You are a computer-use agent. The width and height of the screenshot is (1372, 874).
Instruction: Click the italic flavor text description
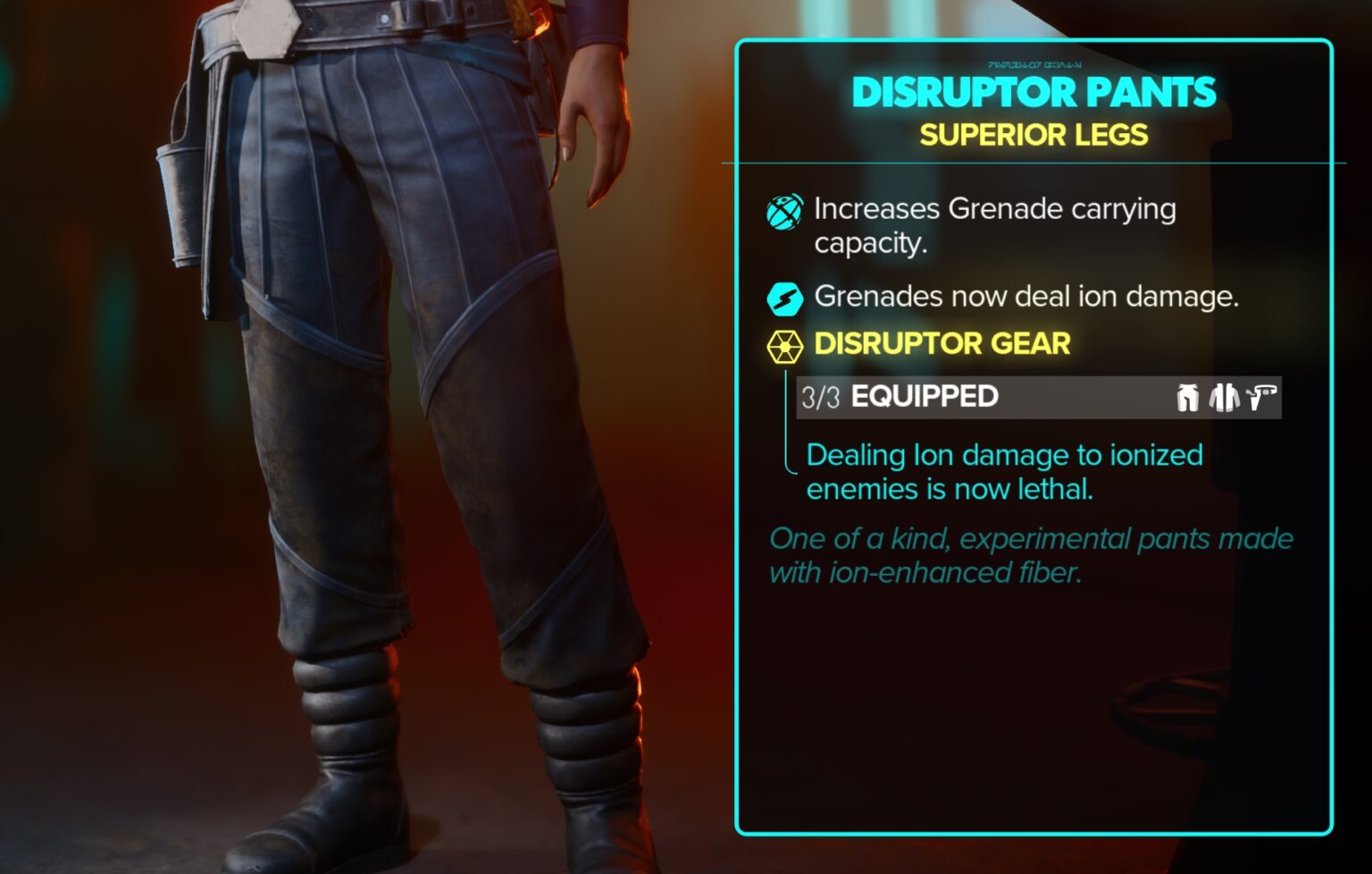click(1027, 555)
